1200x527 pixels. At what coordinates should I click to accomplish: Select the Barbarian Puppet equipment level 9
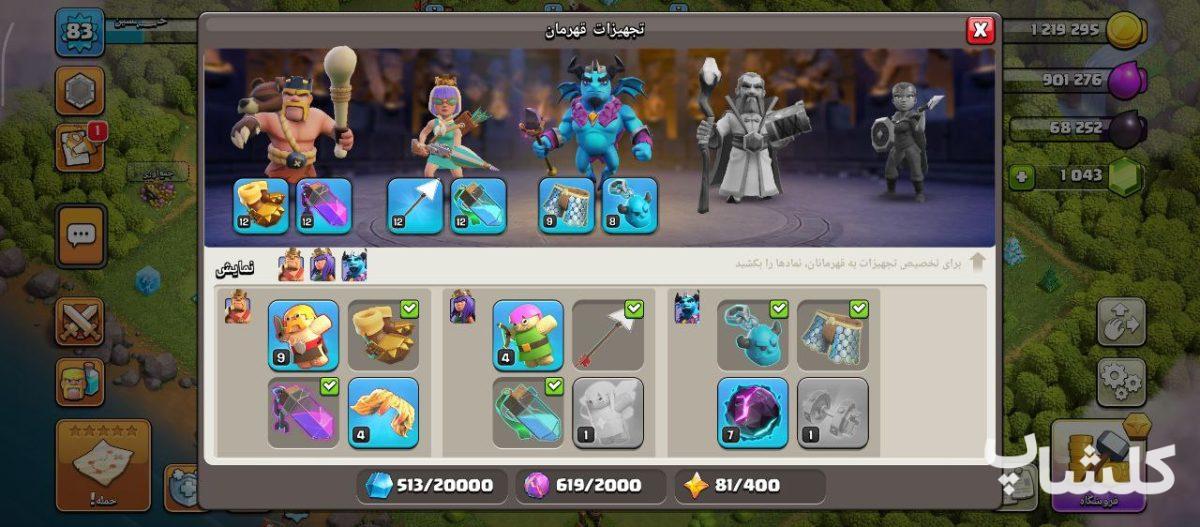pos(303,335)
